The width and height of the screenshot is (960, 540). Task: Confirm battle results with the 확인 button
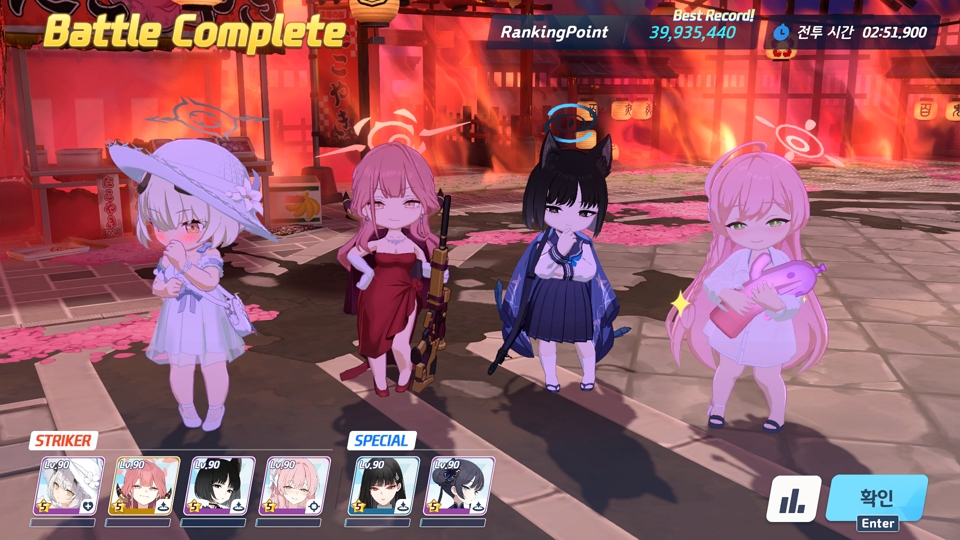coord(876,497)
